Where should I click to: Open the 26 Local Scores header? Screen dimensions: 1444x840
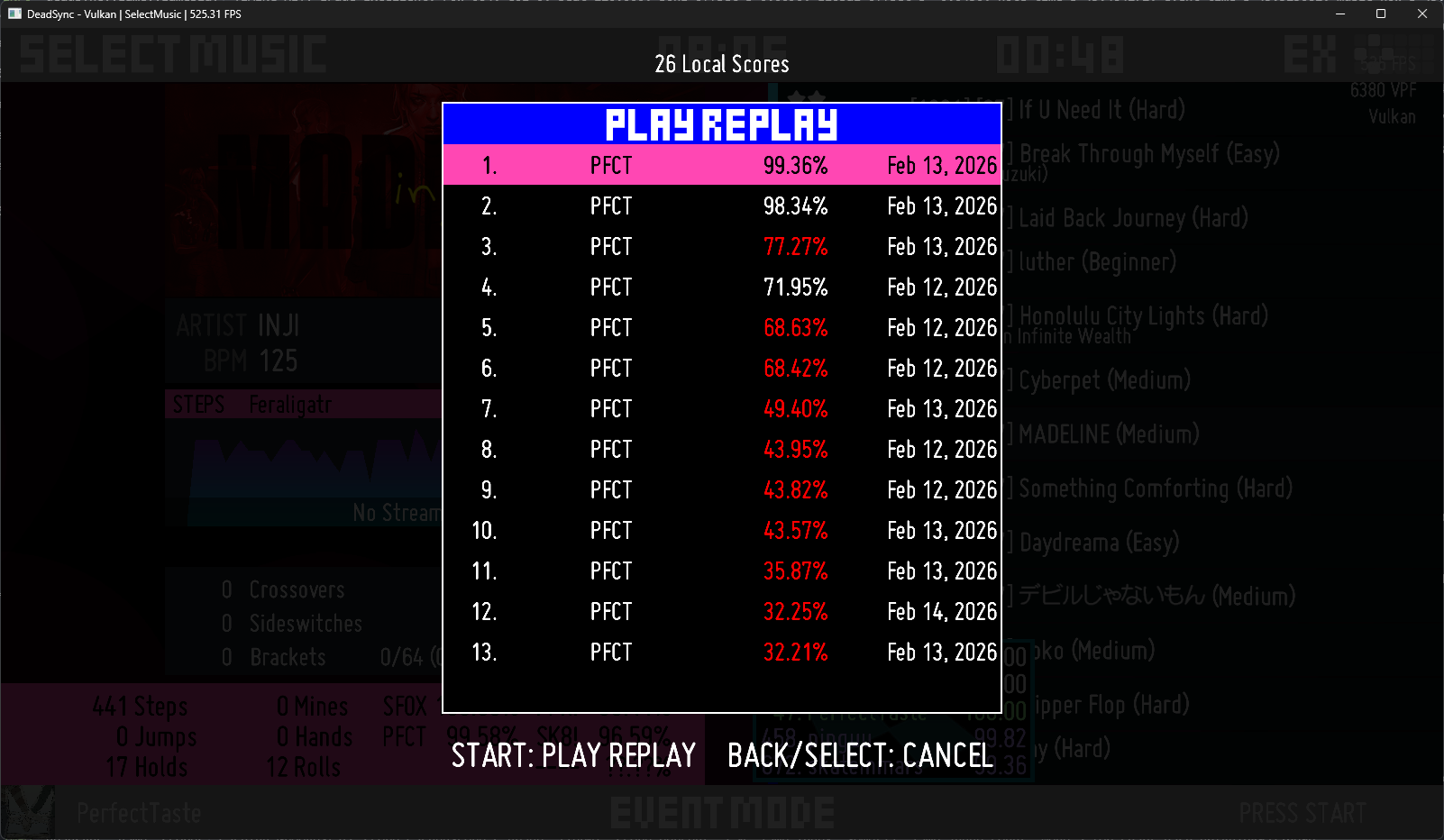(x=721, y=63)
